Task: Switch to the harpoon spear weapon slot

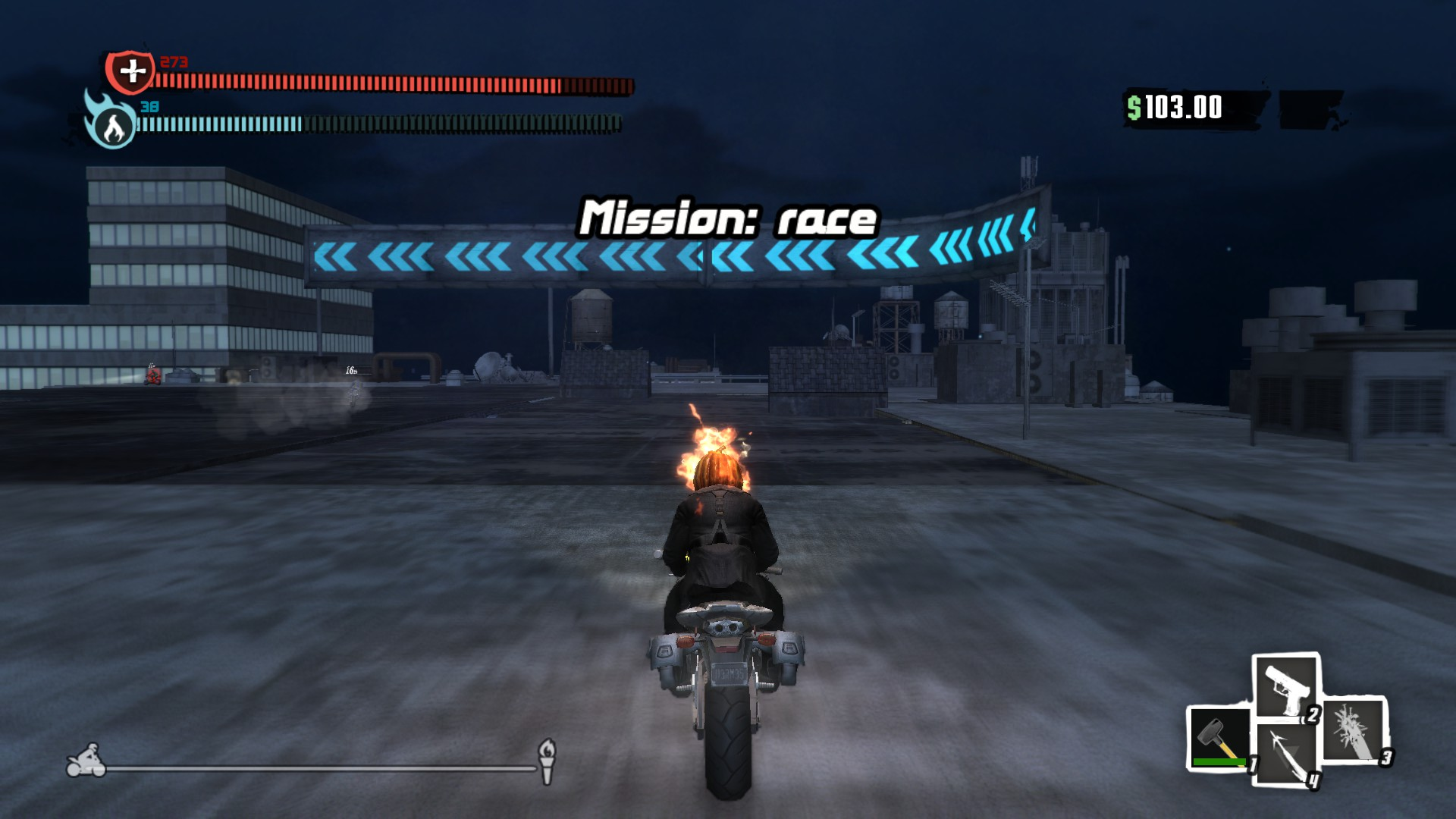Action: pos(1286,755)
